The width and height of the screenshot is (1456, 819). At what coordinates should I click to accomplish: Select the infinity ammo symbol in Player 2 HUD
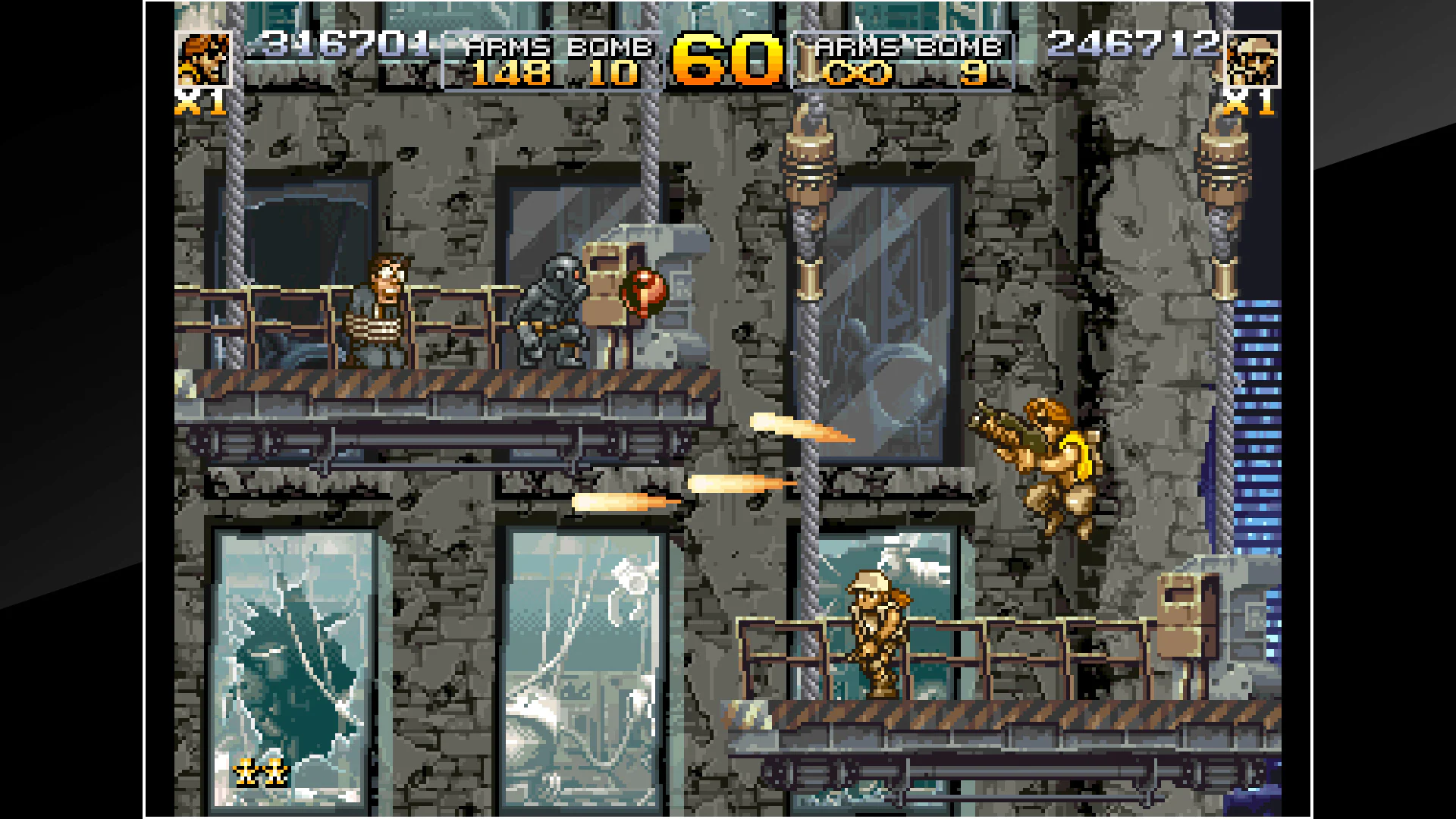[861, 74]
